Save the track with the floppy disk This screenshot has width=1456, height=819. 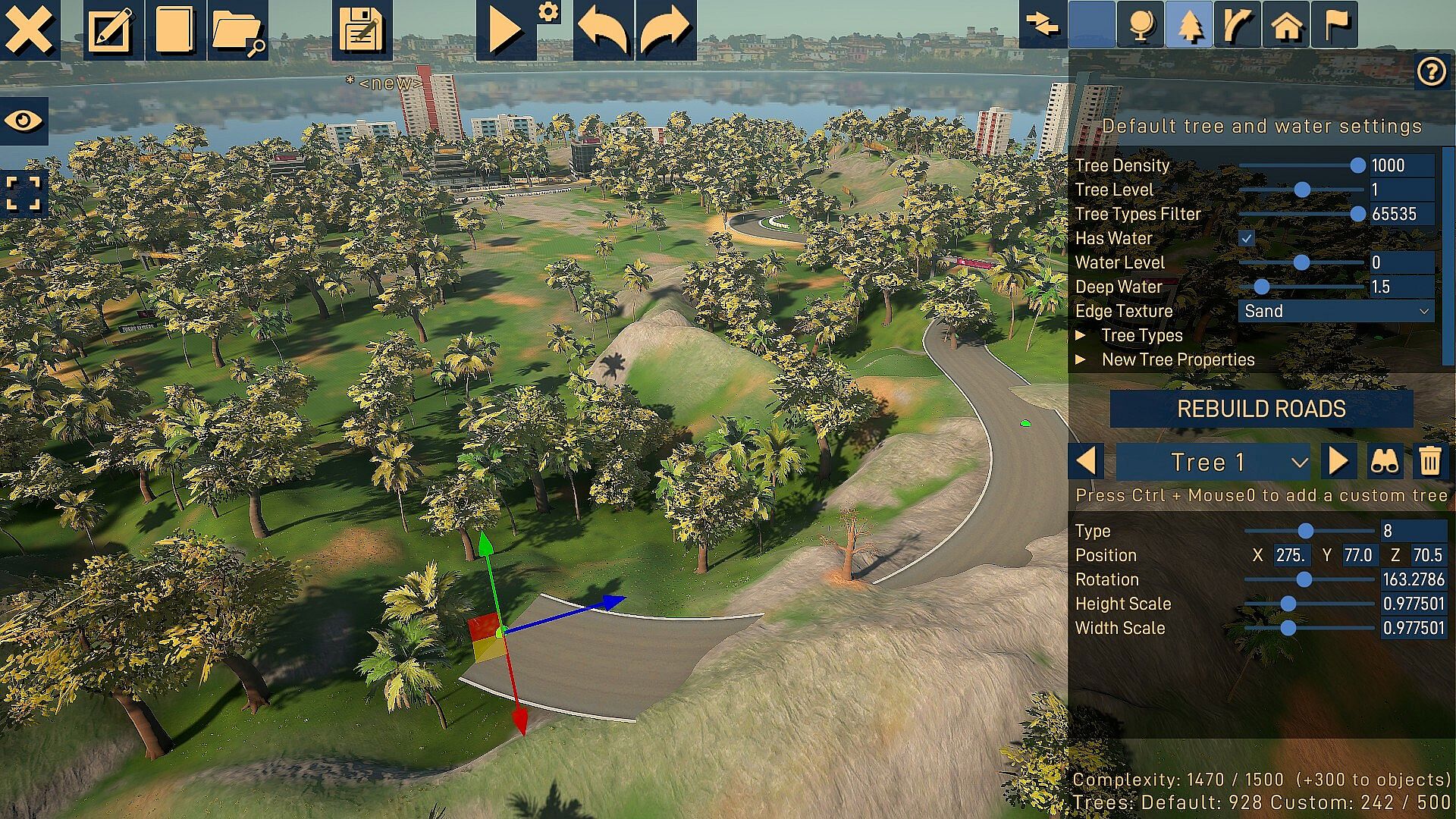pyautogui.click(x=362, y=30)
